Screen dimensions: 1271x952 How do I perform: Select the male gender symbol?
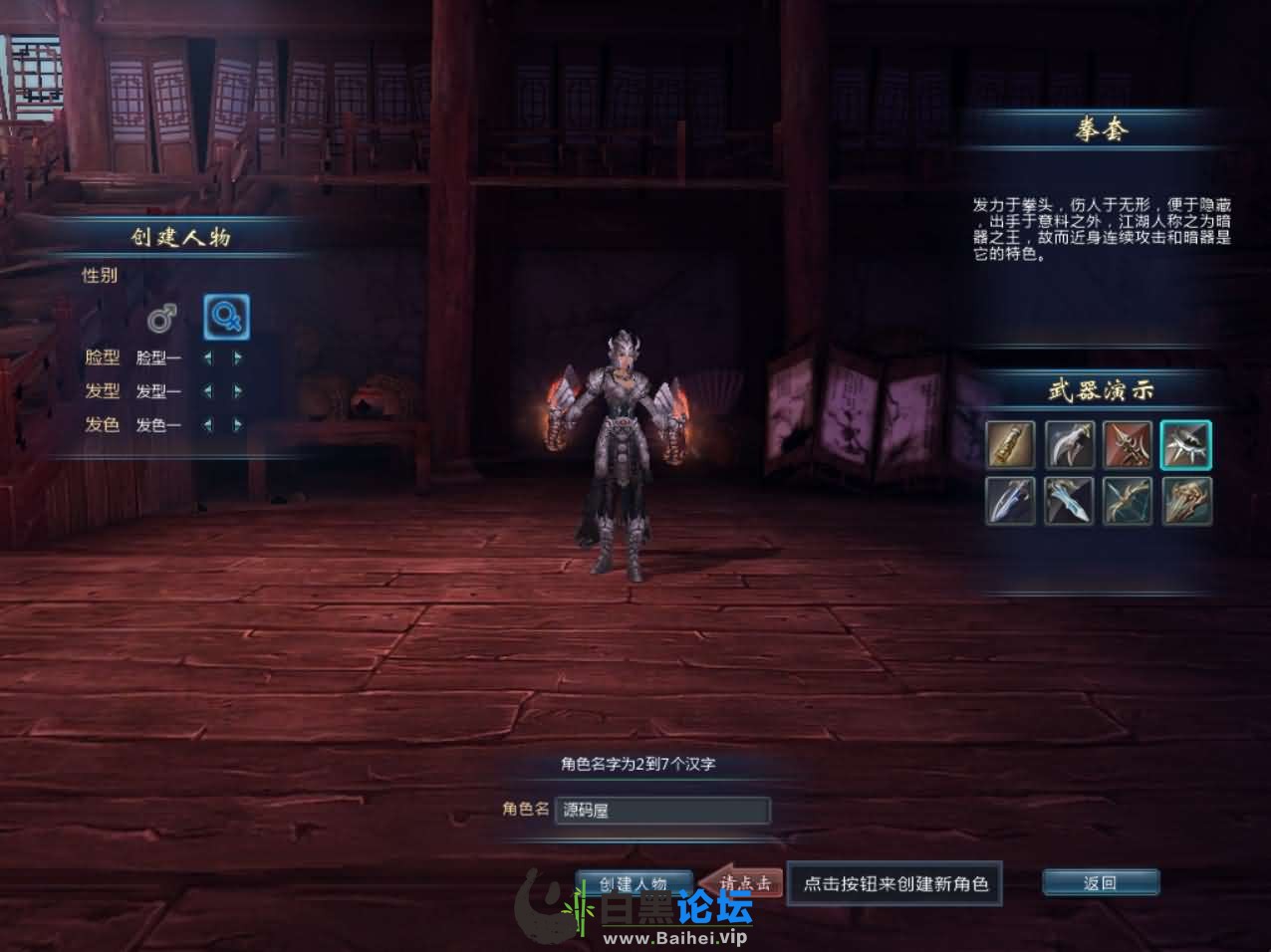coord(162,318)
